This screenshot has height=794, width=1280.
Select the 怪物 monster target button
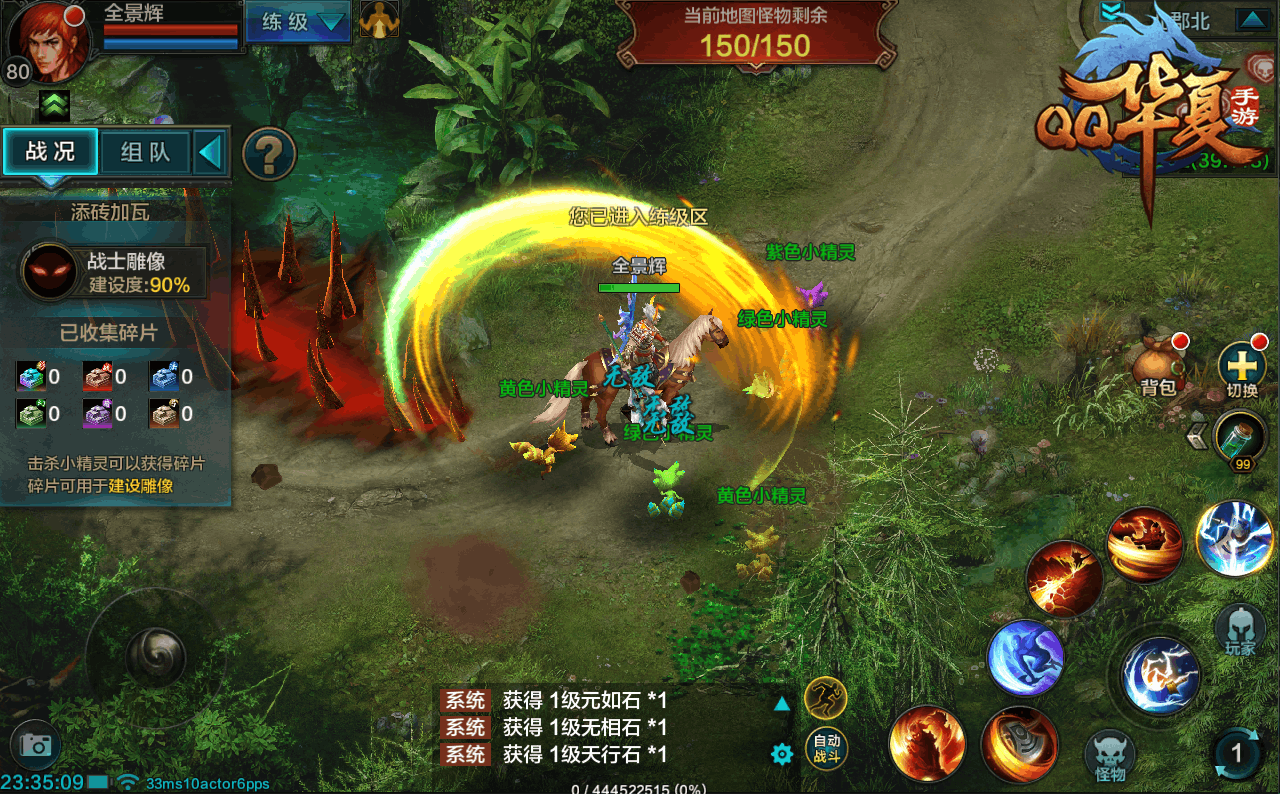click(1110, 755)
